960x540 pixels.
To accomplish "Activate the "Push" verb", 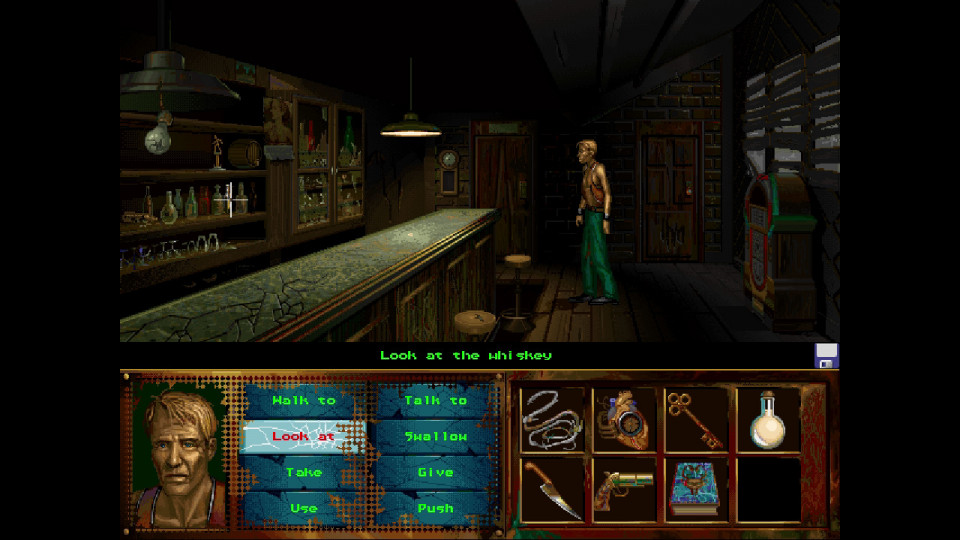I will (435, 508).
